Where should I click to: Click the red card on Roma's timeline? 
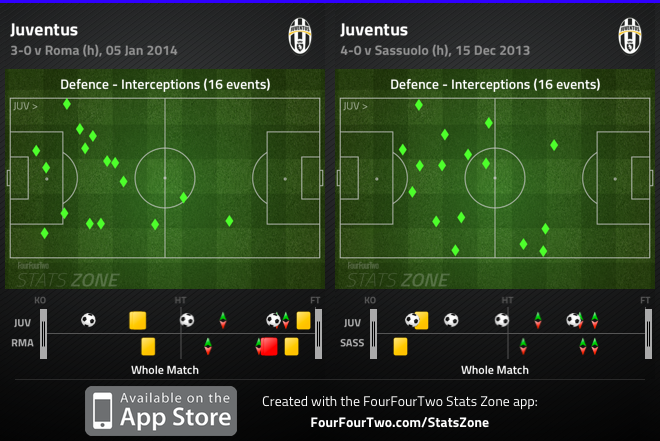(268, 346)
